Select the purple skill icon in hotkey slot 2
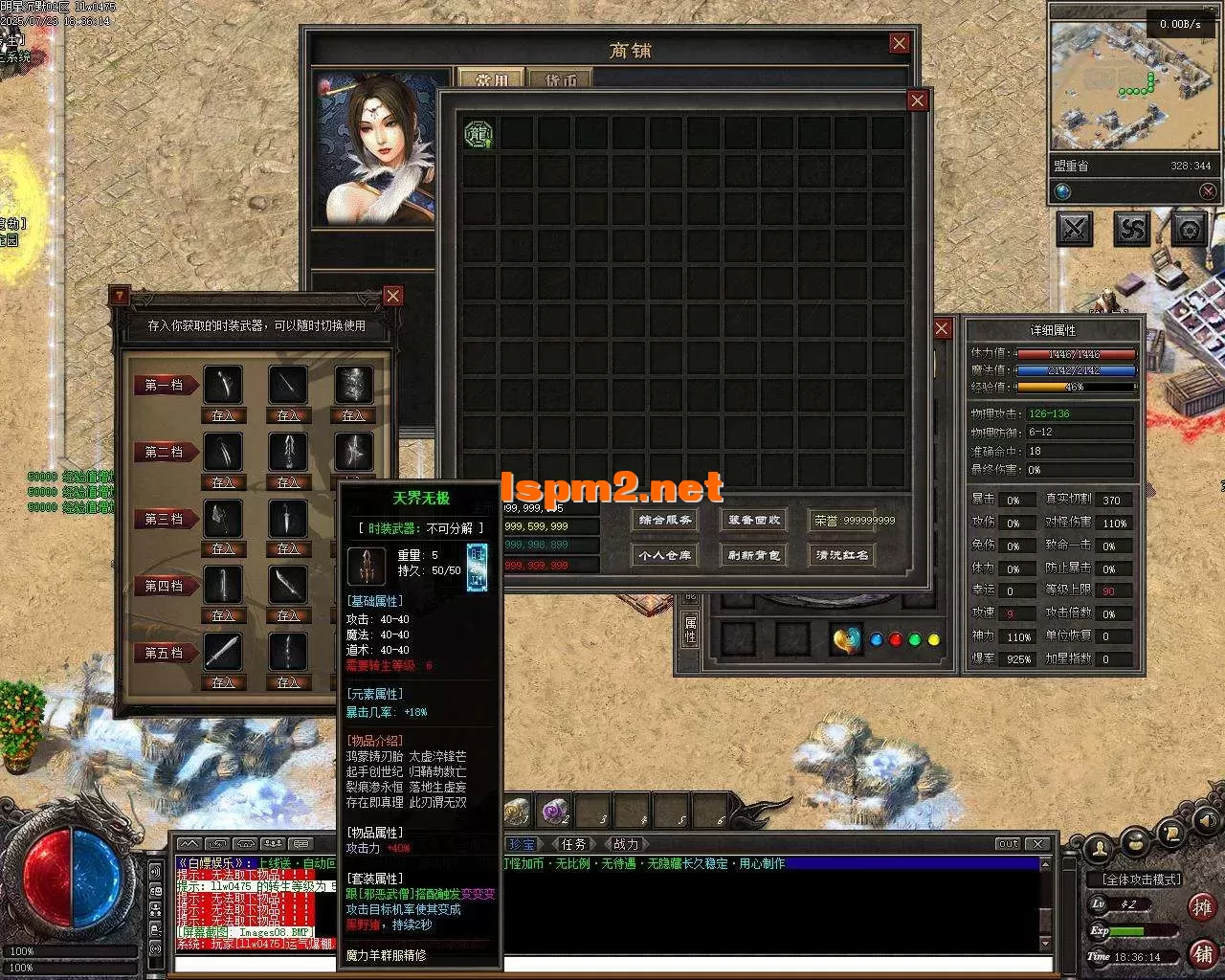1225x980 pixels. (553, 811)
